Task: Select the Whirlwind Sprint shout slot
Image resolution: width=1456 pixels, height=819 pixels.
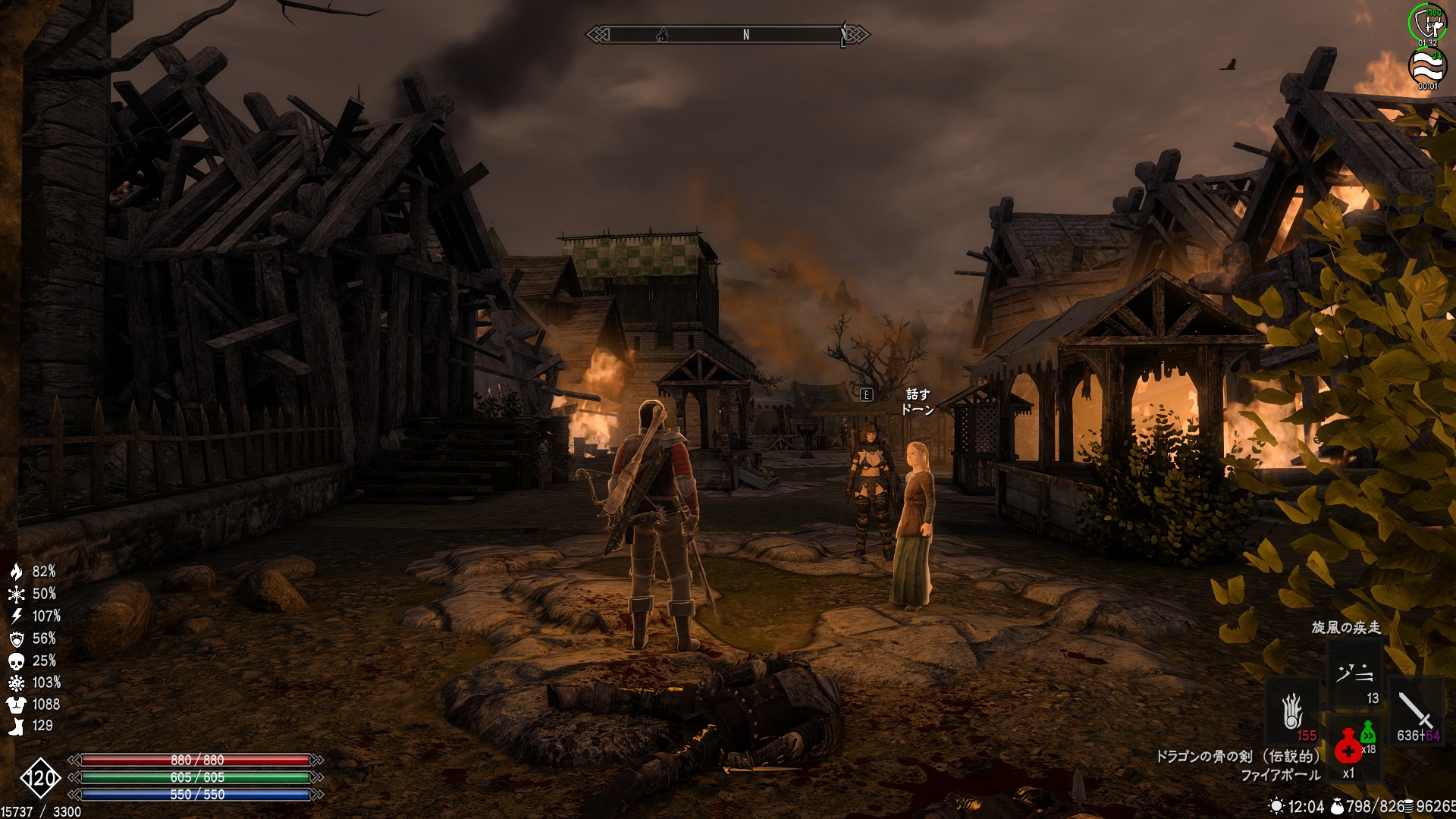Action: [x=1354, y=673]
